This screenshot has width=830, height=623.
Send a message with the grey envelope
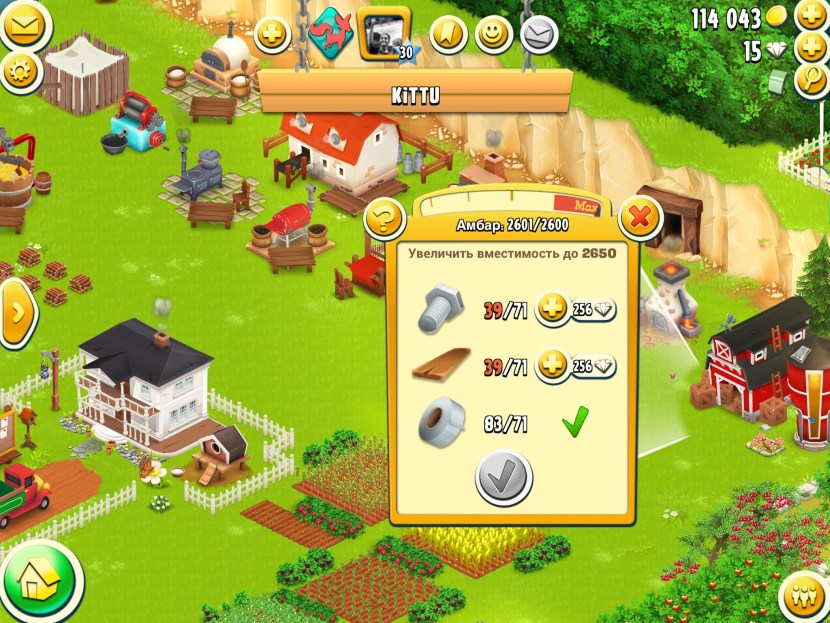tap(539, 35)
